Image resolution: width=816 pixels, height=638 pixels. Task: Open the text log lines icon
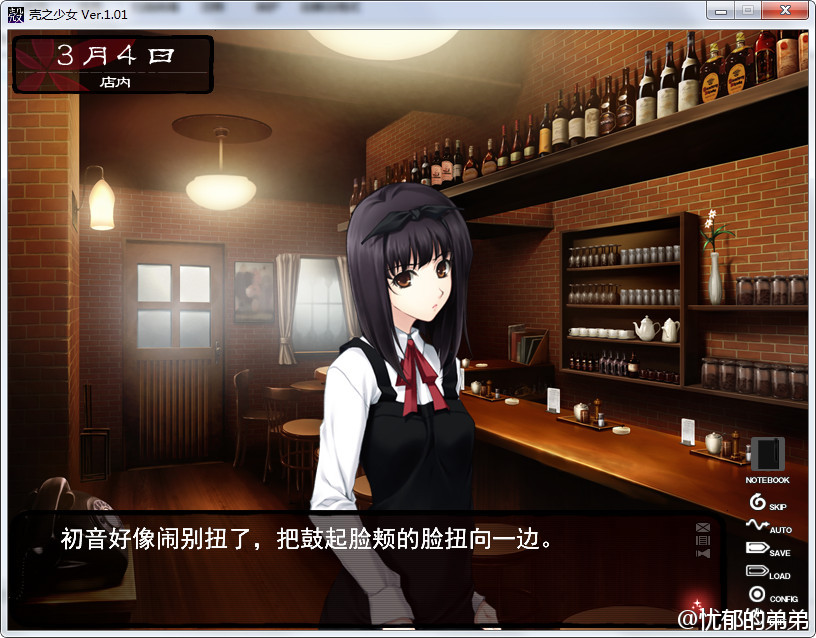703,540
